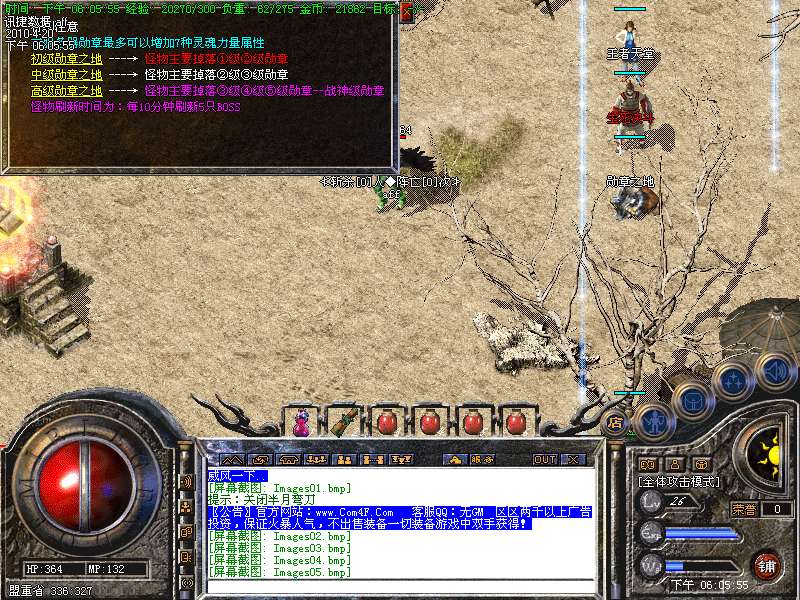Open the 店 shop button
Image resolution: width=800 pixels, height=600 pixels.
point(616,423)
